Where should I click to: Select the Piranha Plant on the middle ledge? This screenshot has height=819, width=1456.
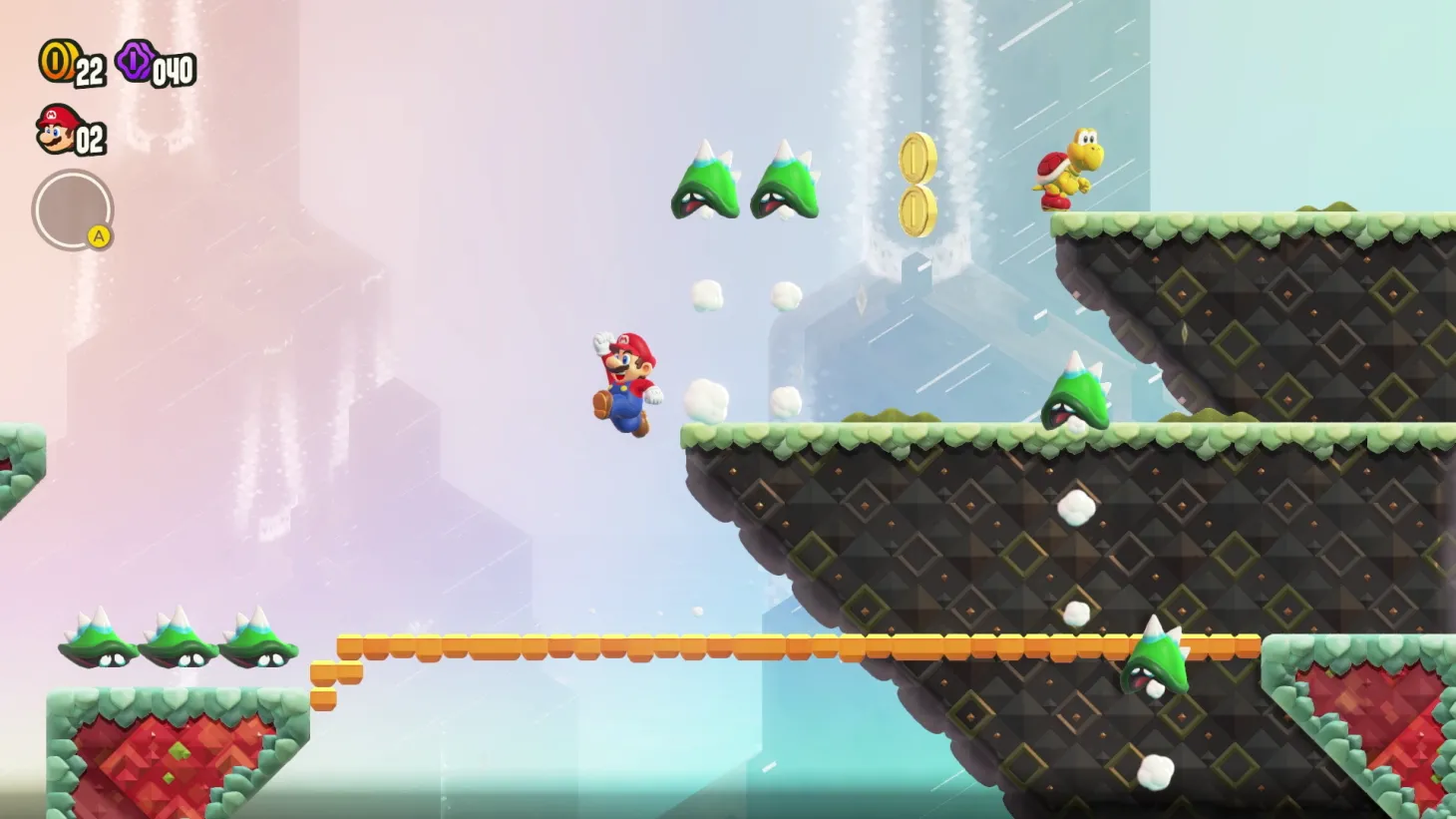click(x=1077, y=399)
